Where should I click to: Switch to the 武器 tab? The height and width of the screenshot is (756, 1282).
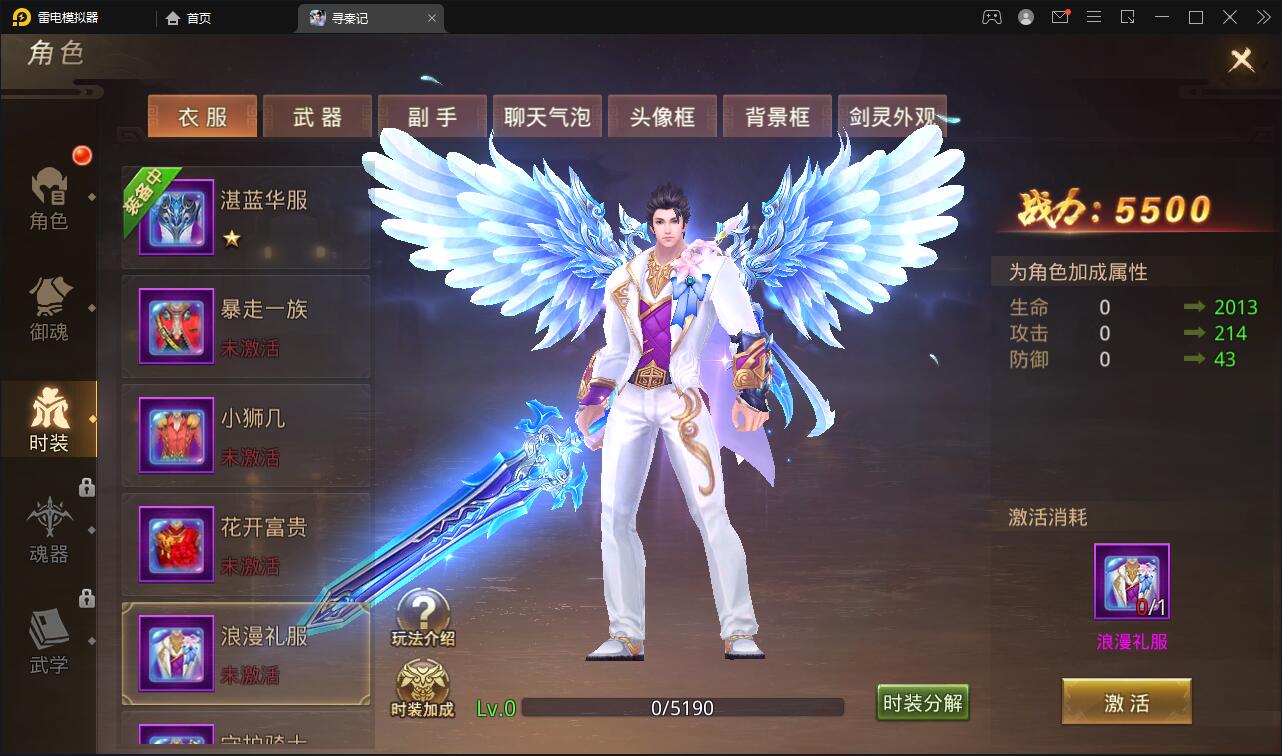317,116
